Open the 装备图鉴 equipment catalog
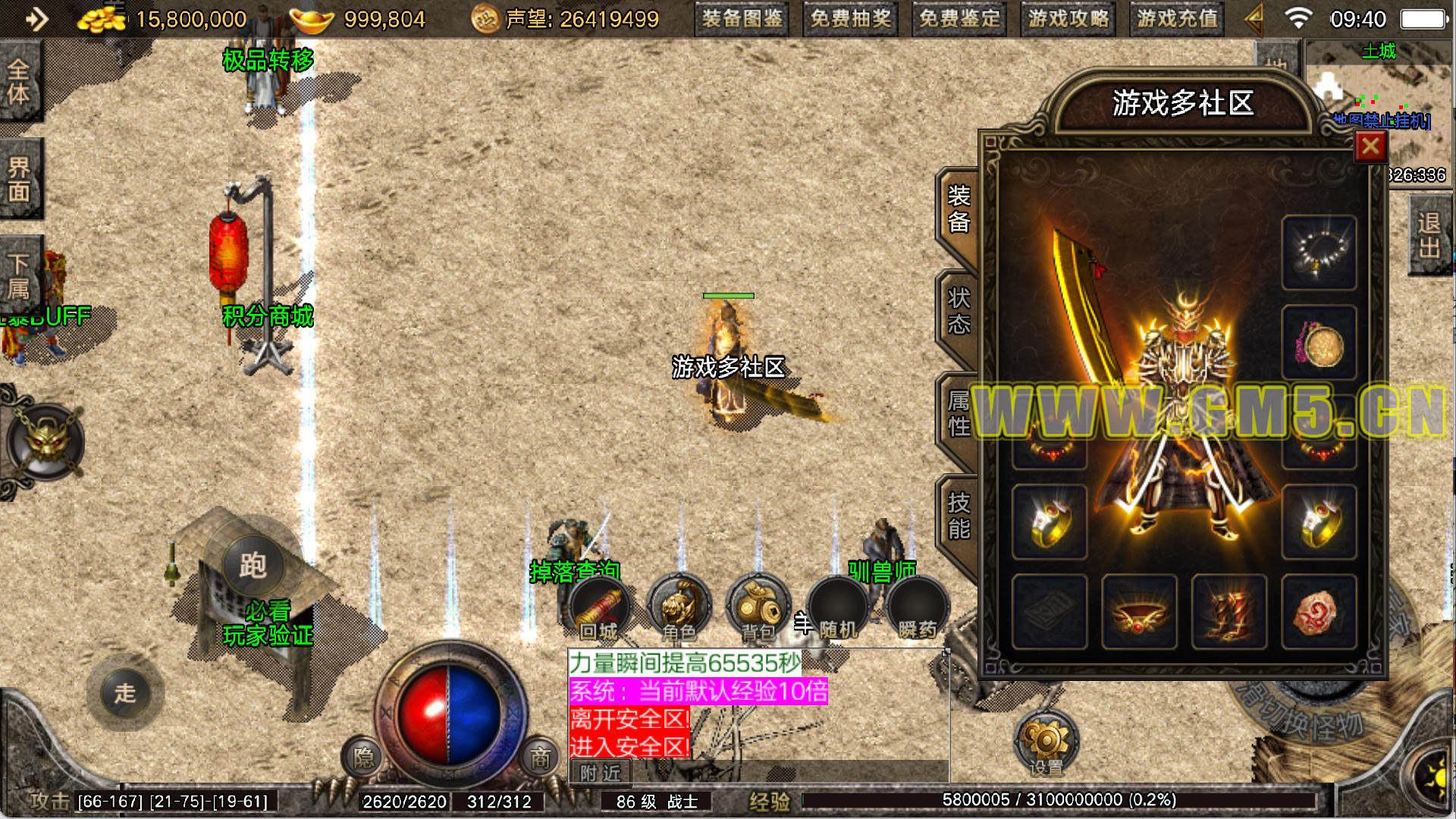The image size is (1456, 819). pos(742,19)
